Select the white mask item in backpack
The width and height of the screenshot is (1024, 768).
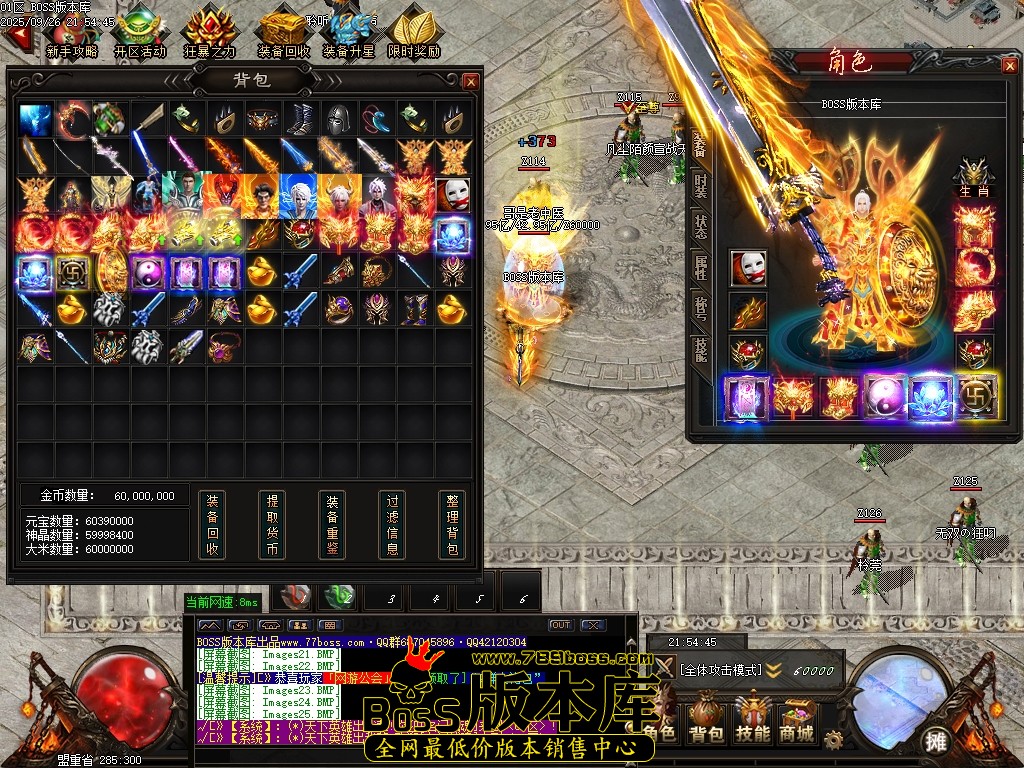[451, 193]
